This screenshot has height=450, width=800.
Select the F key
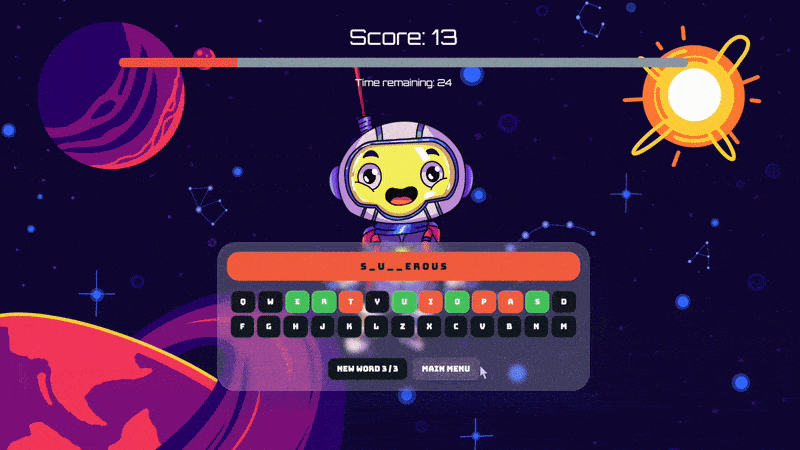point(243,326)
